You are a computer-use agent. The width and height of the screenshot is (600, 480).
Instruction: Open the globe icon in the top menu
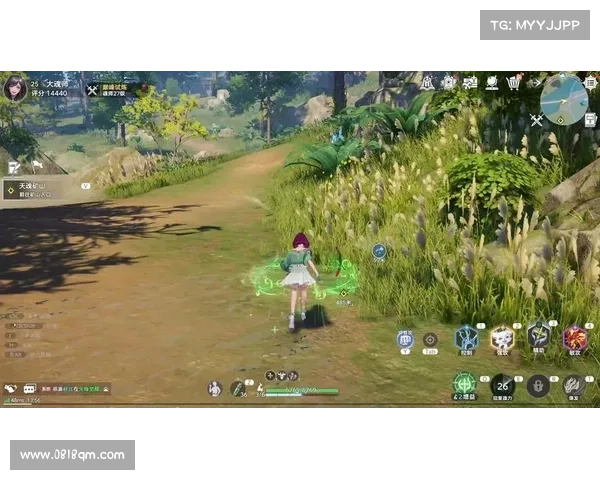click(492, 83)
